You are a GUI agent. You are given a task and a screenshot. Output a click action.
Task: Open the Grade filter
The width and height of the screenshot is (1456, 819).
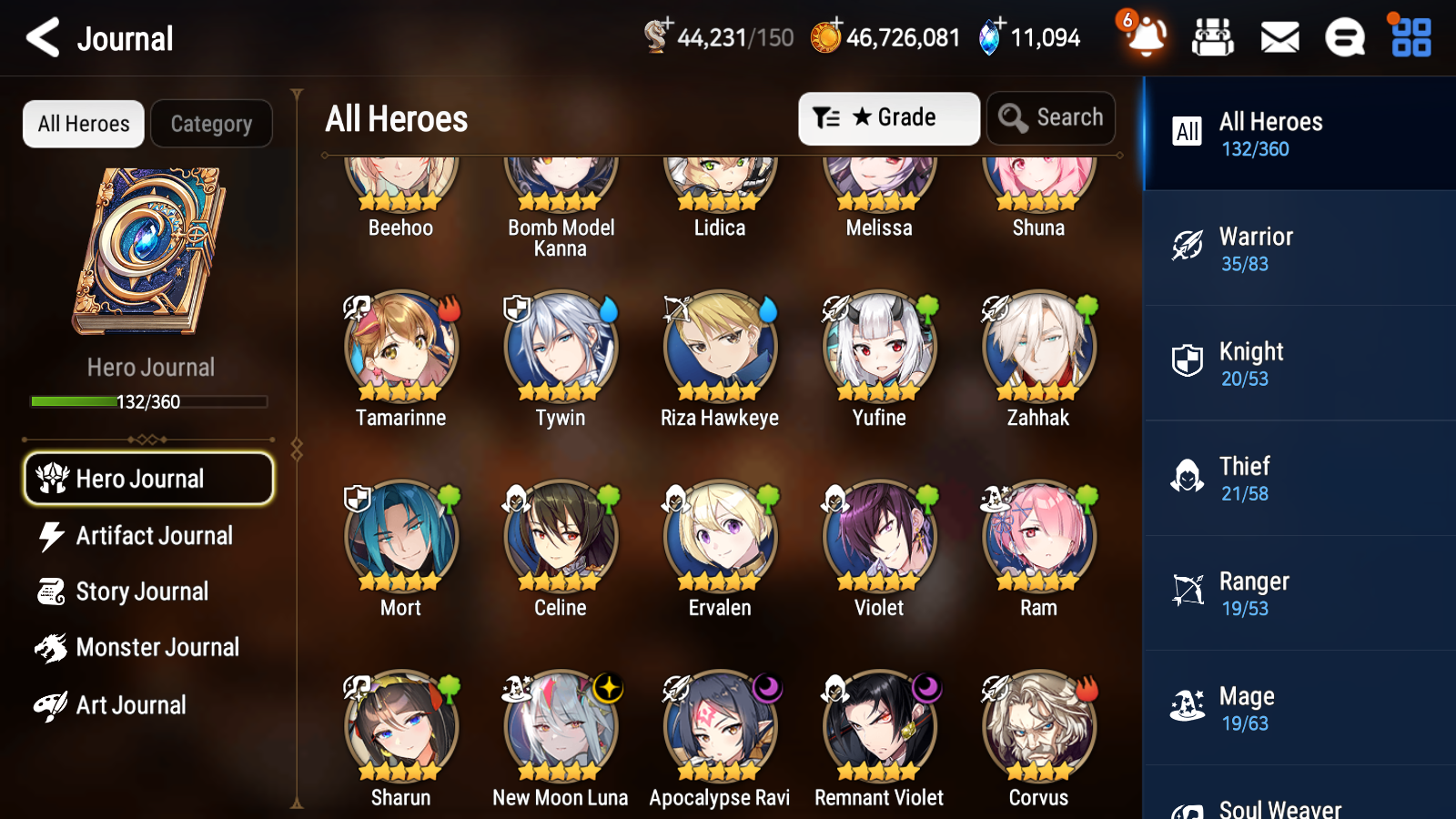[888, 117]
